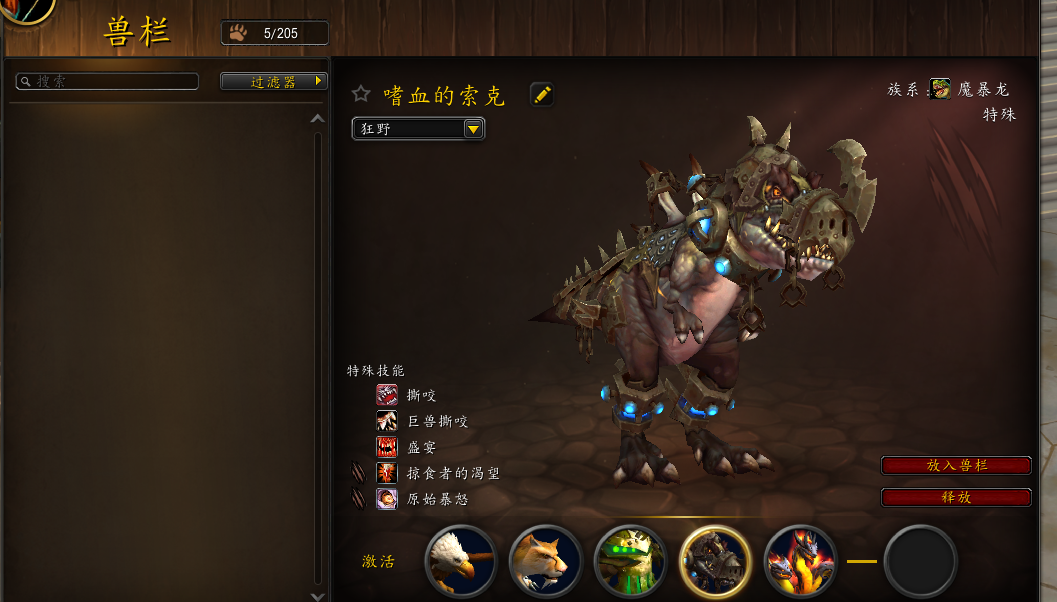Favorite the pet with the star icon
This screenshot has height=602, width=1057.
361,94
